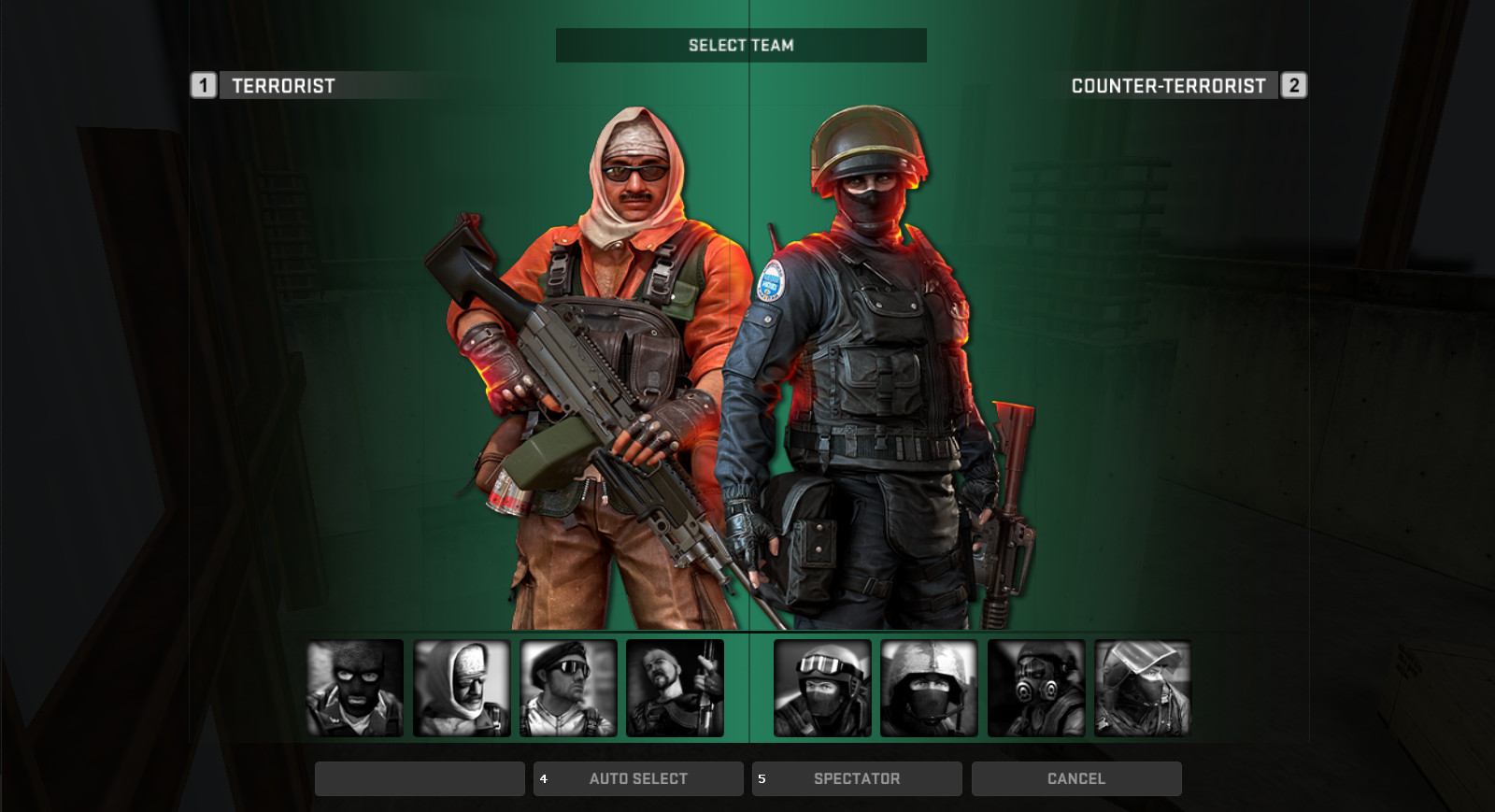1495x812 pixels.
Task: Join as Spectator
Action: pyautogui.click(x=857, y=778)
